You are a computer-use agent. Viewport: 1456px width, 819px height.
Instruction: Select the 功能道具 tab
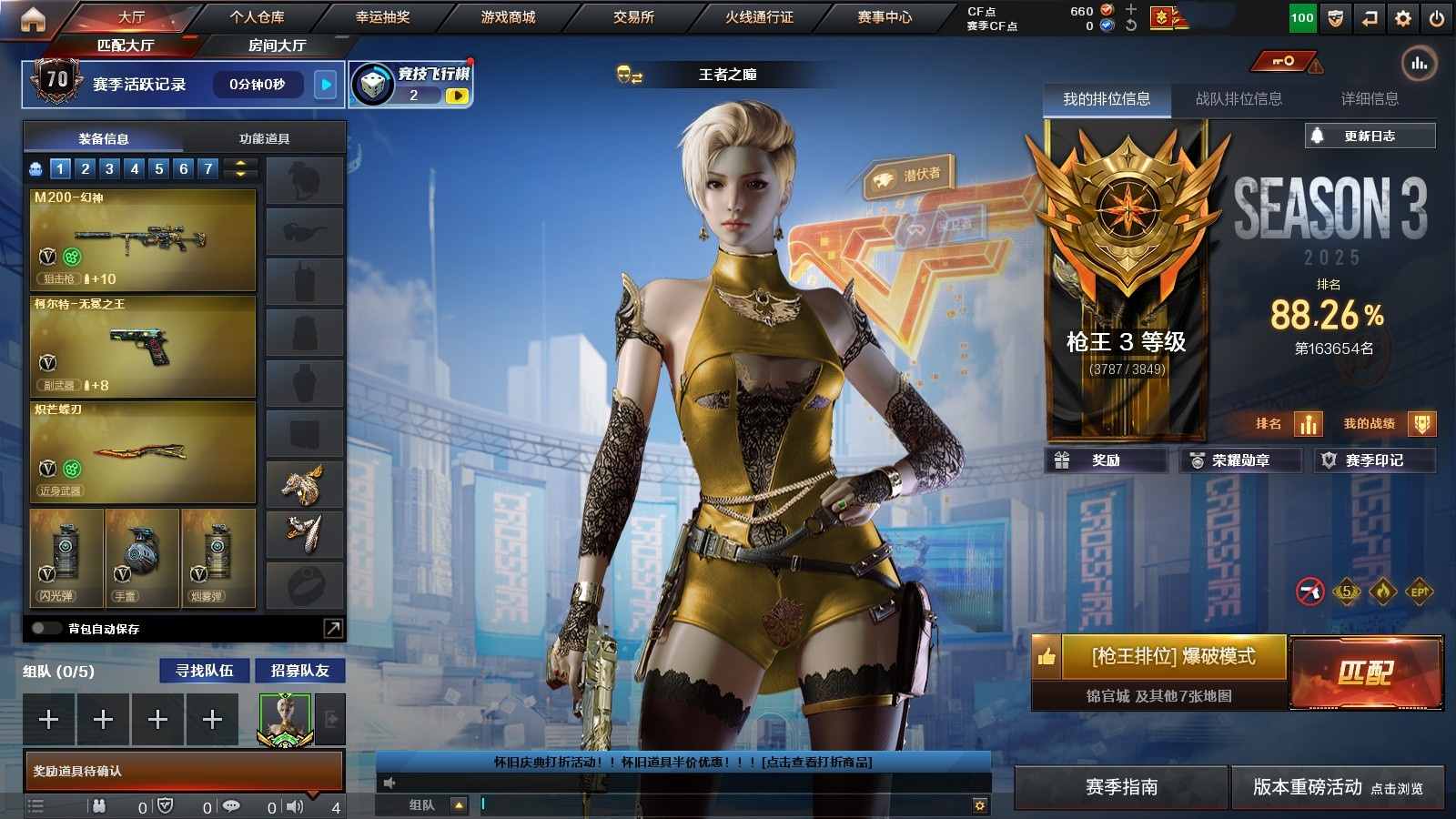(x=264, y=138)
